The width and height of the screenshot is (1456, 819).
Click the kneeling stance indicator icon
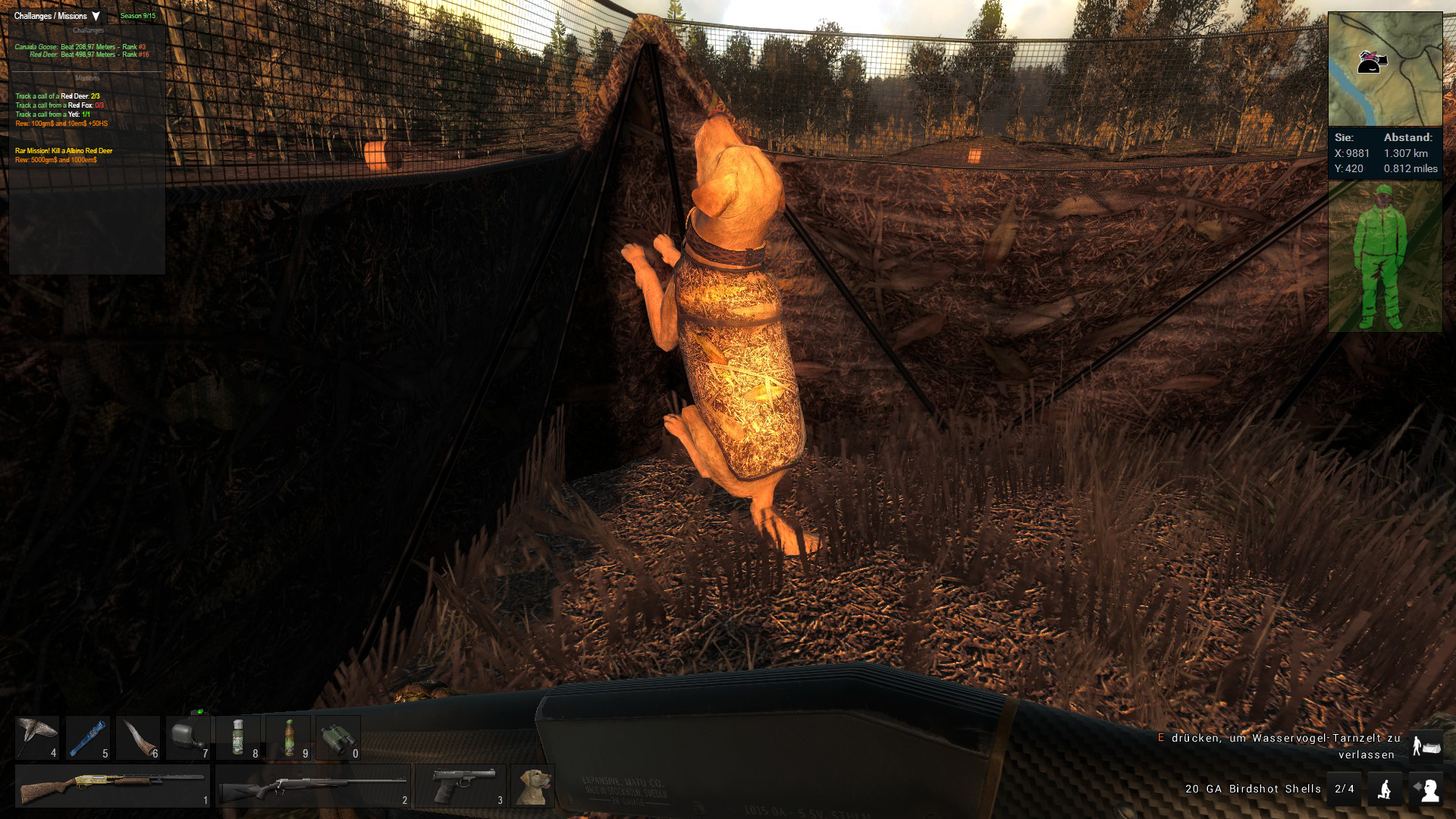1385,789
